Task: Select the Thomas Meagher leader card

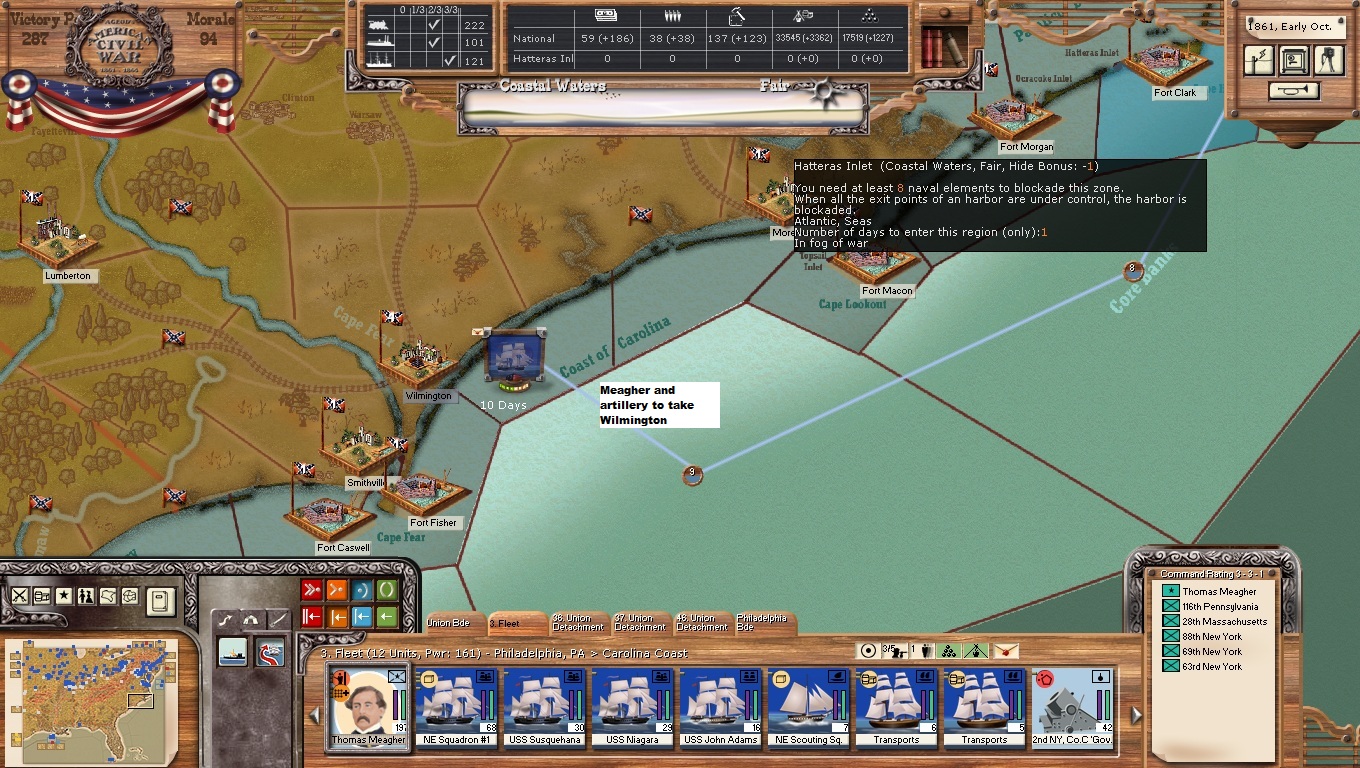Action: [x=369, y=706]
